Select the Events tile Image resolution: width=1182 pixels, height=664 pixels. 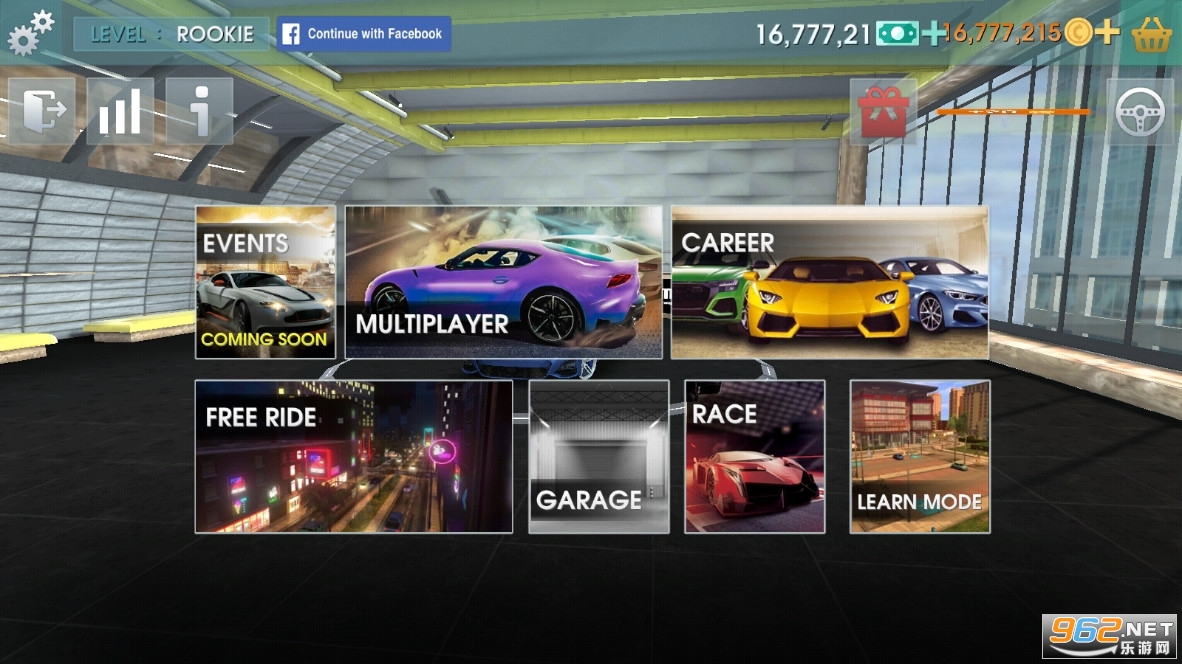coord(265,282)
